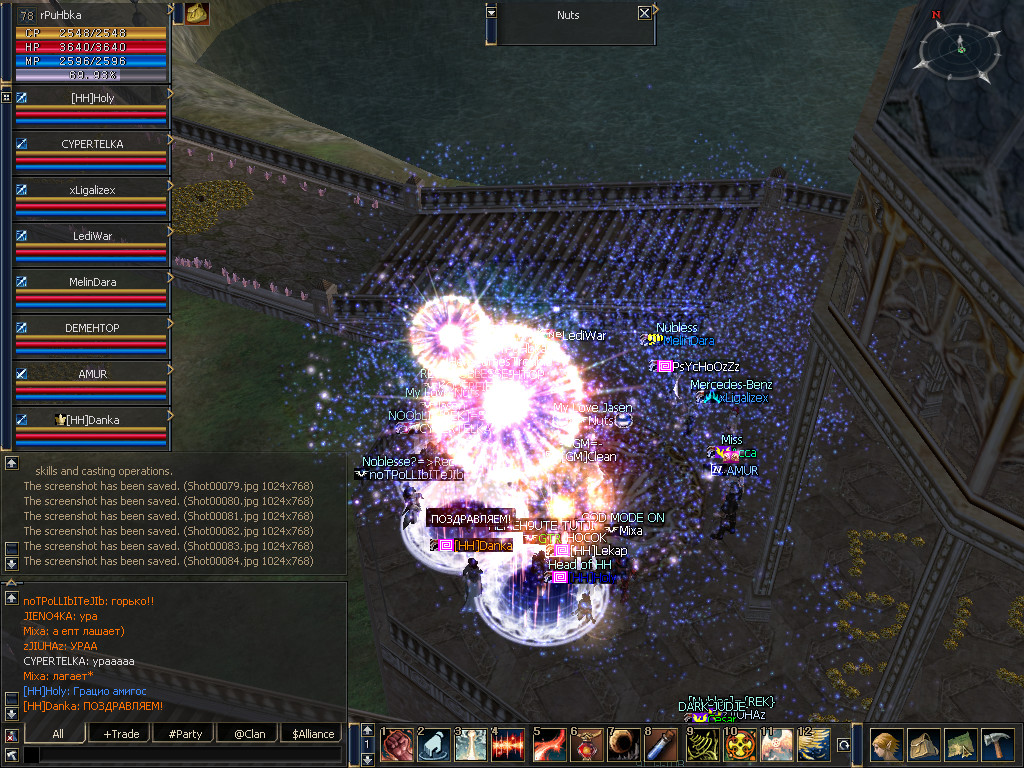The height and width of the screenshot is (768, 1024).
Task: Use the red fist skill in slot 1
Action: [x=397, y=746]
